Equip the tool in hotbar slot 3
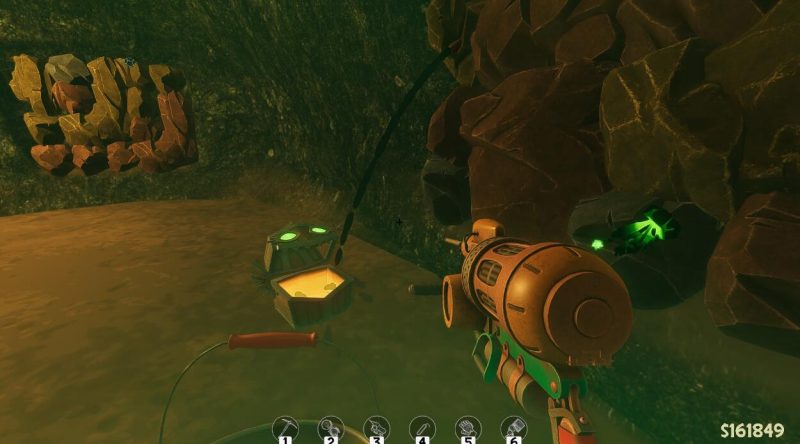800x444 pixels. click(376, 428)
